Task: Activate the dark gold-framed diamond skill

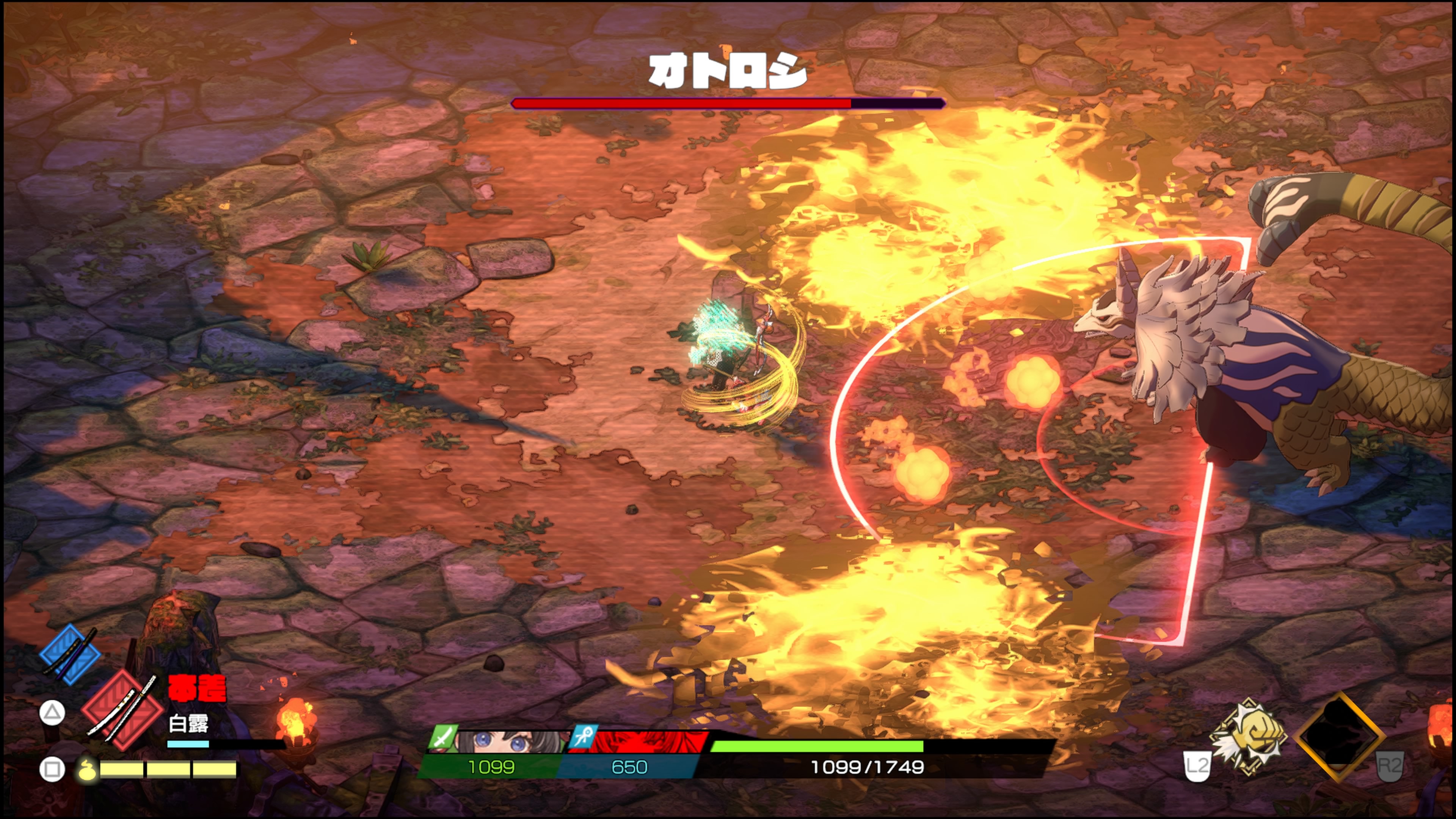Action: (1340, 736)
